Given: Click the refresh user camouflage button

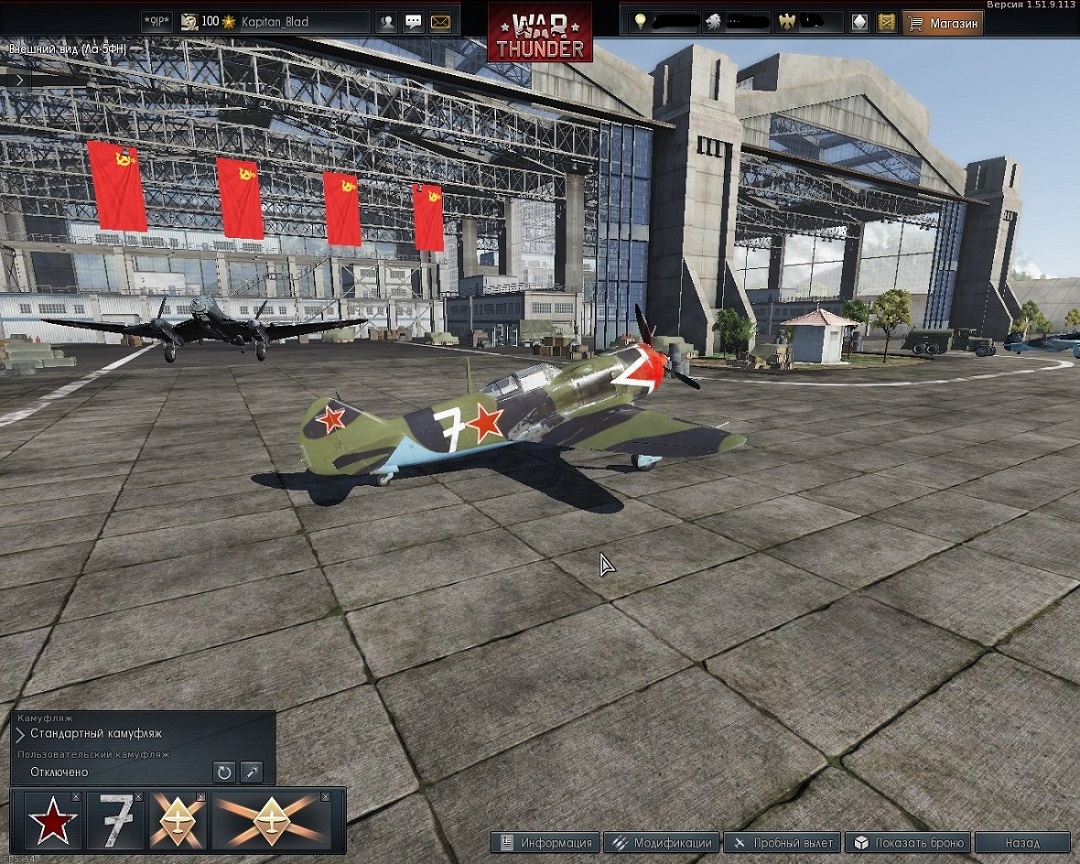Looking at the screenshot, I should 224,772.
